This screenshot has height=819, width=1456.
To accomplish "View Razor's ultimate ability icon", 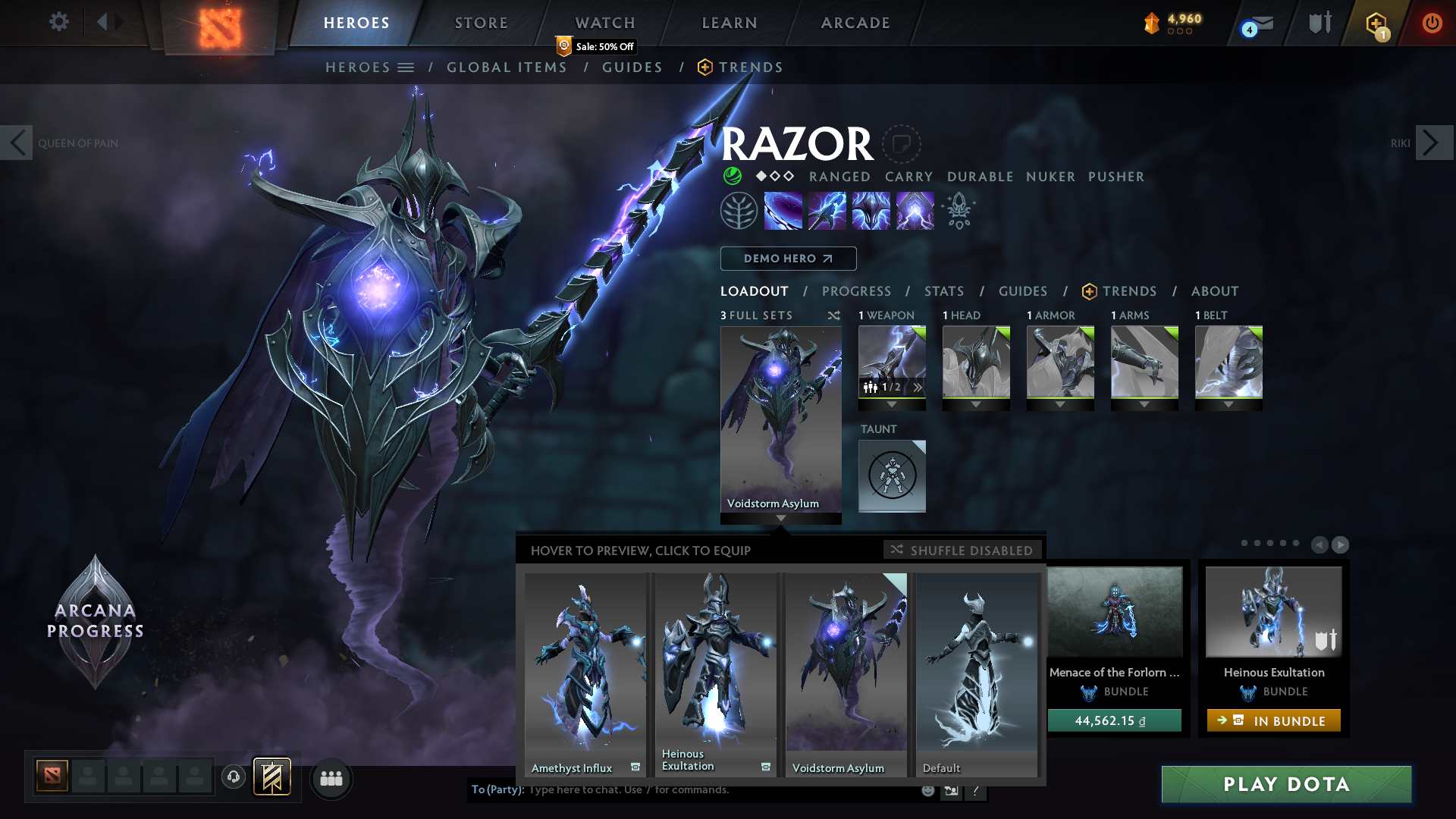I will pyautogui.click(x=914, y=210).
